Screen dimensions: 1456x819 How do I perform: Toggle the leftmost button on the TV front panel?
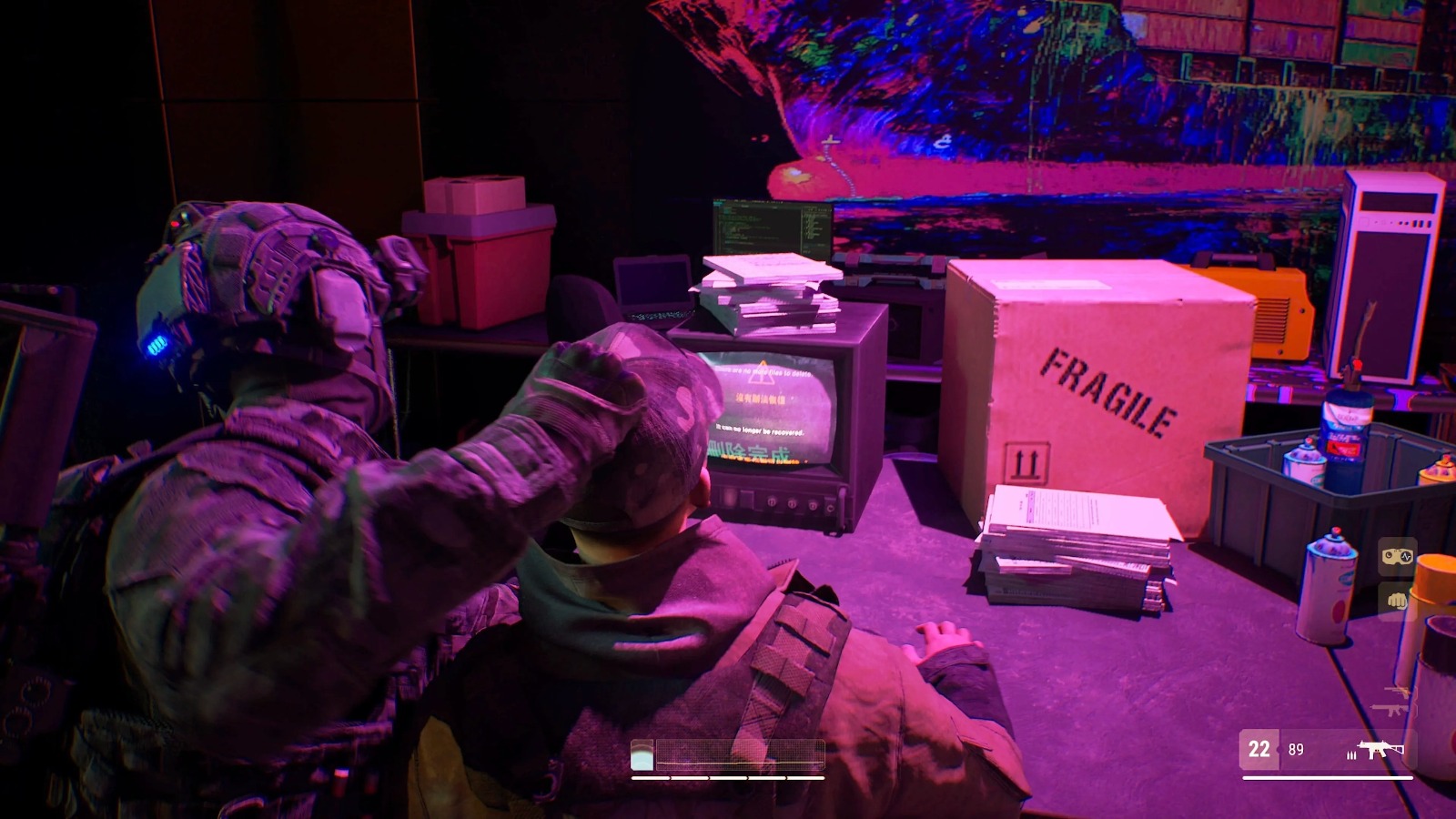[728, 498]
